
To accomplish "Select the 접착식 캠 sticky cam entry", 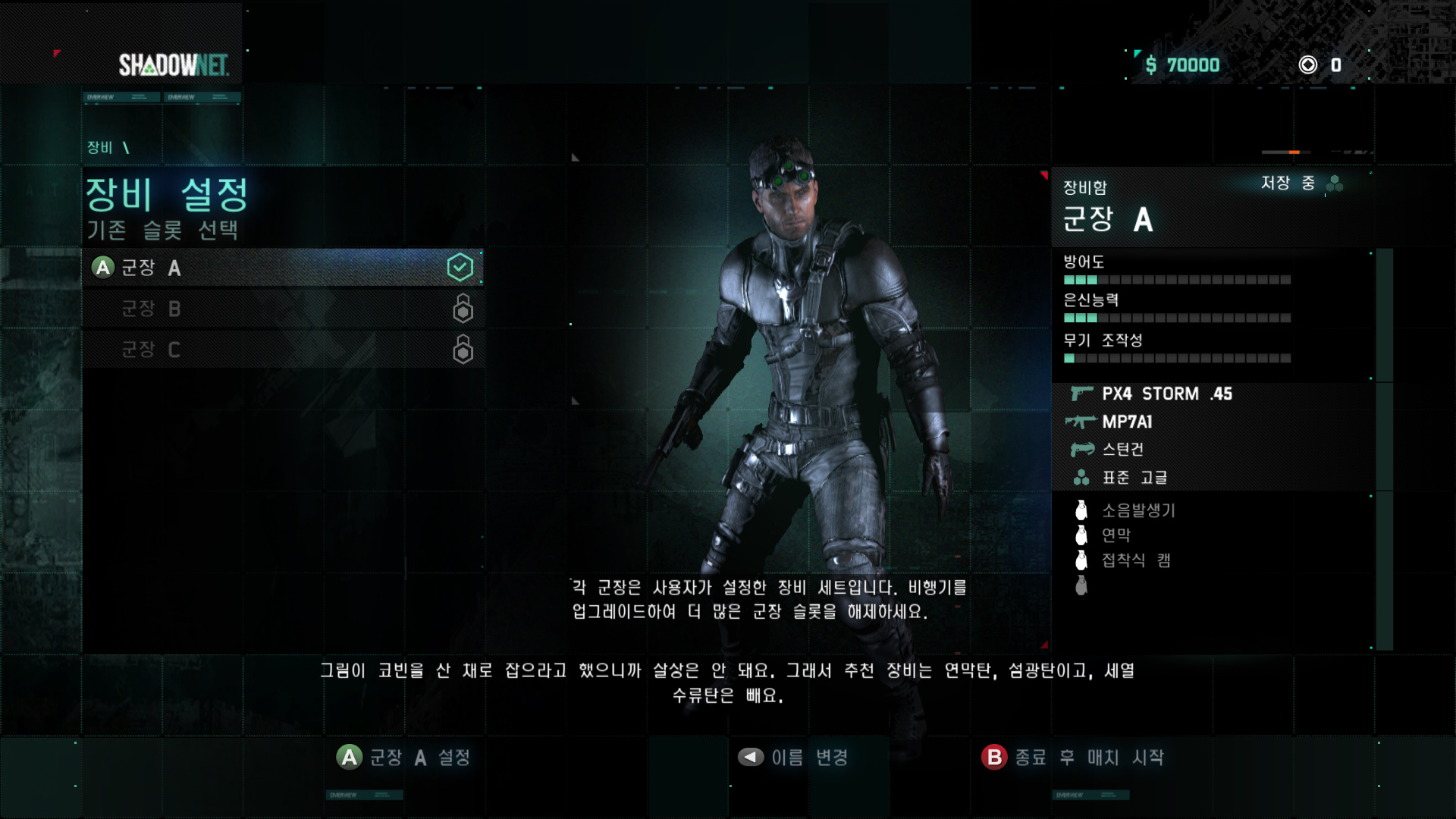I will (1136, 560).
